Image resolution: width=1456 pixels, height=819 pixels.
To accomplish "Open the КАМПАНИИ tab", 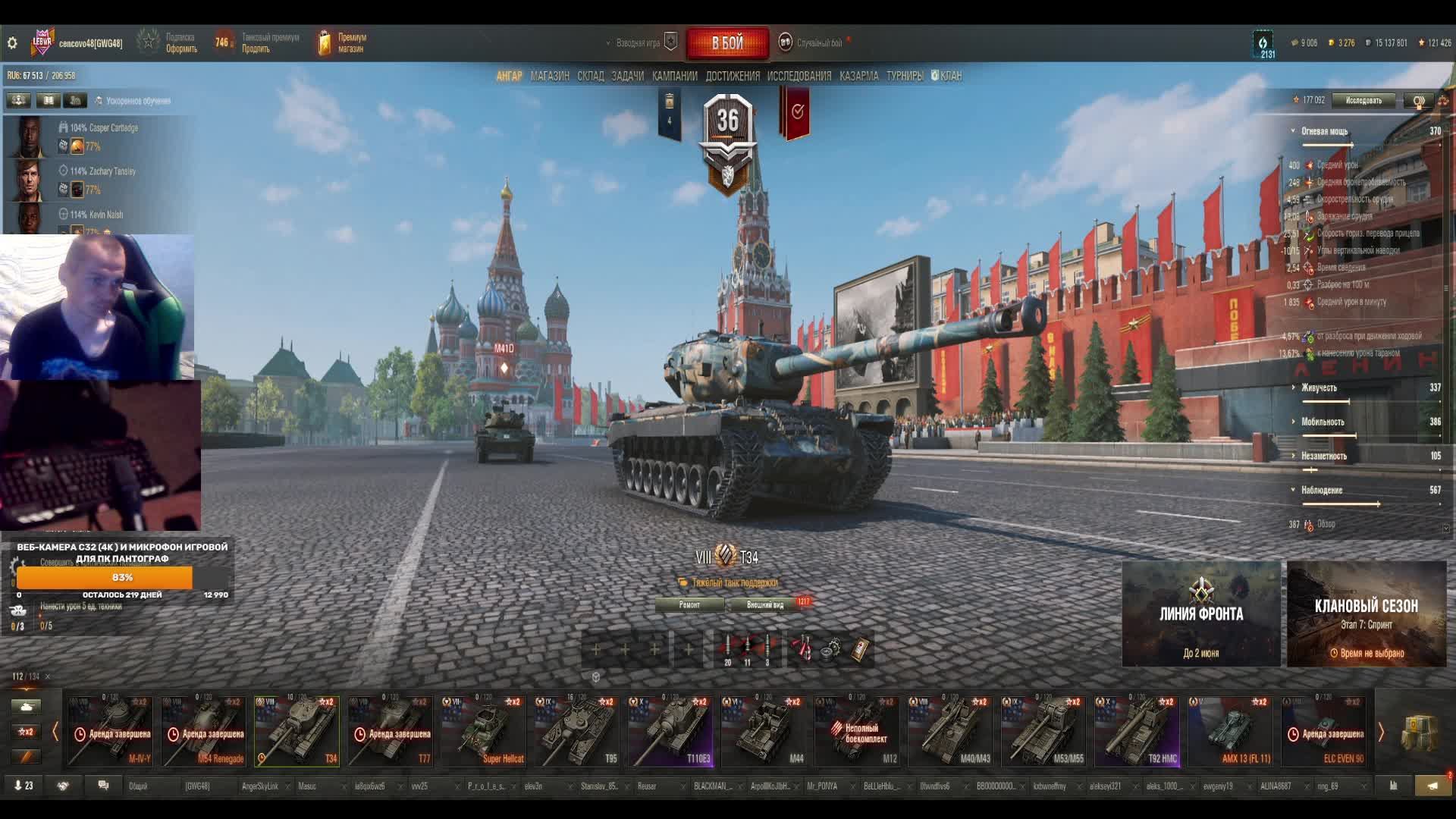I will pos(674,76).
